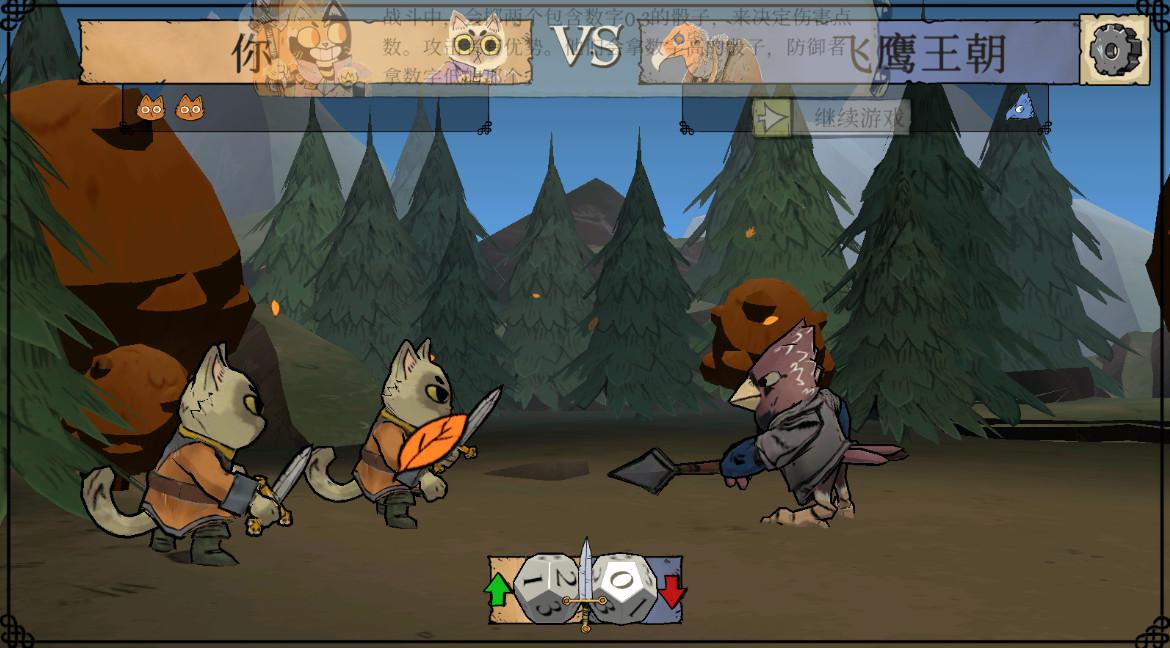This screenshot has width=1170, height=648.
Task: Open the gear settings menu
Action: point(1114,49)
